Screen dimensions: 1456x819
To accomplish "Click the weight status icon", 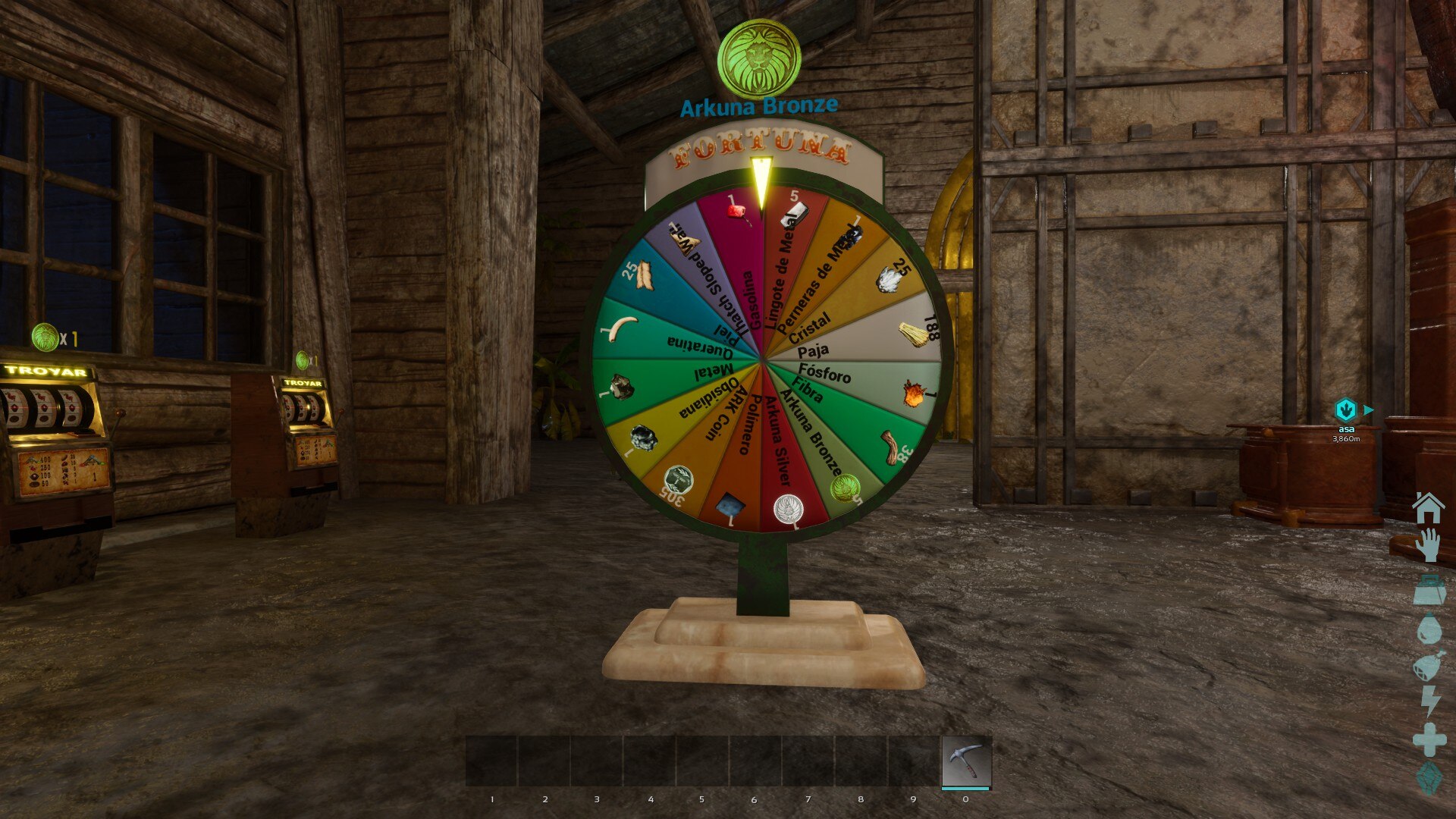I will [1429, 590].
